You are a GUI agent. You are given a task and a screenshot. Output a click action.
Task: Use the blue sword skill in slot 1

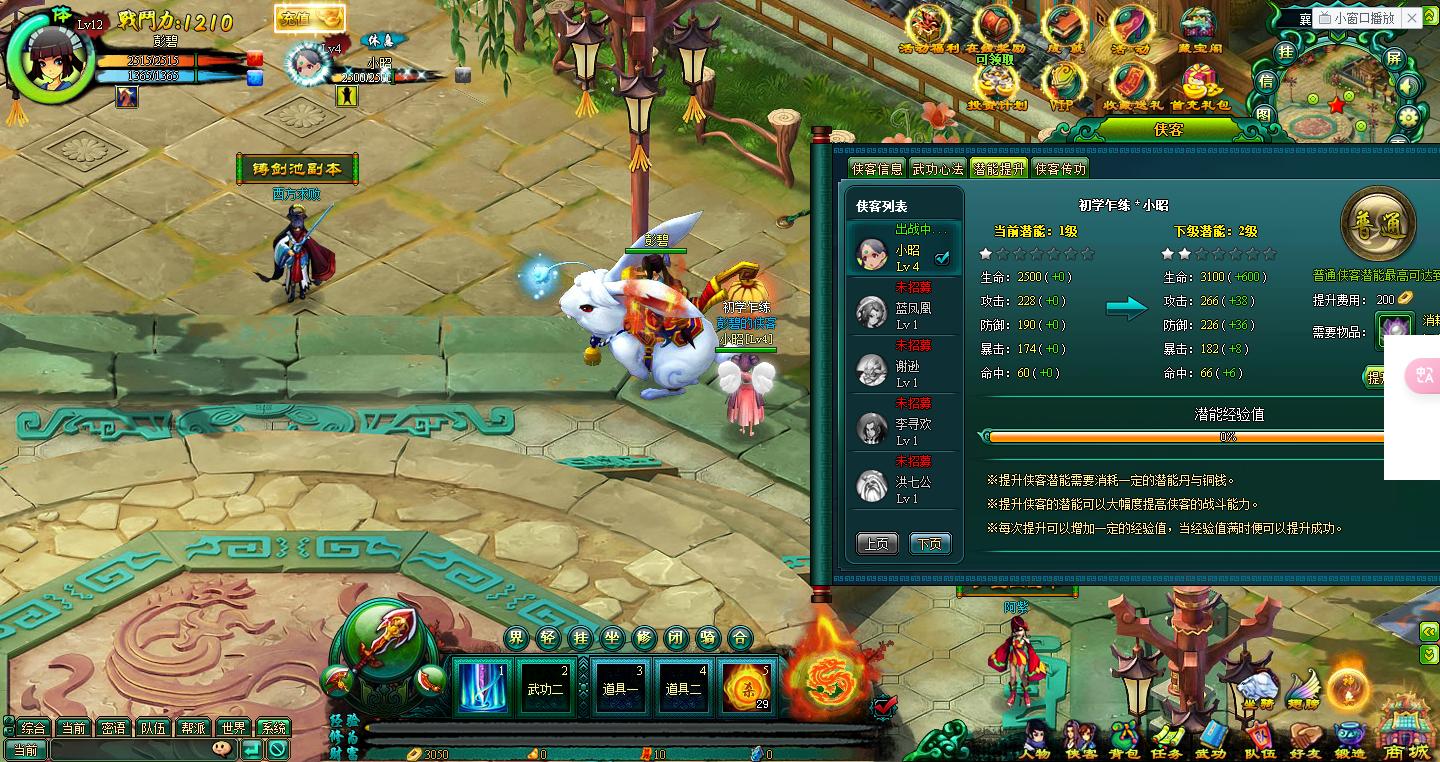[482, 686]
